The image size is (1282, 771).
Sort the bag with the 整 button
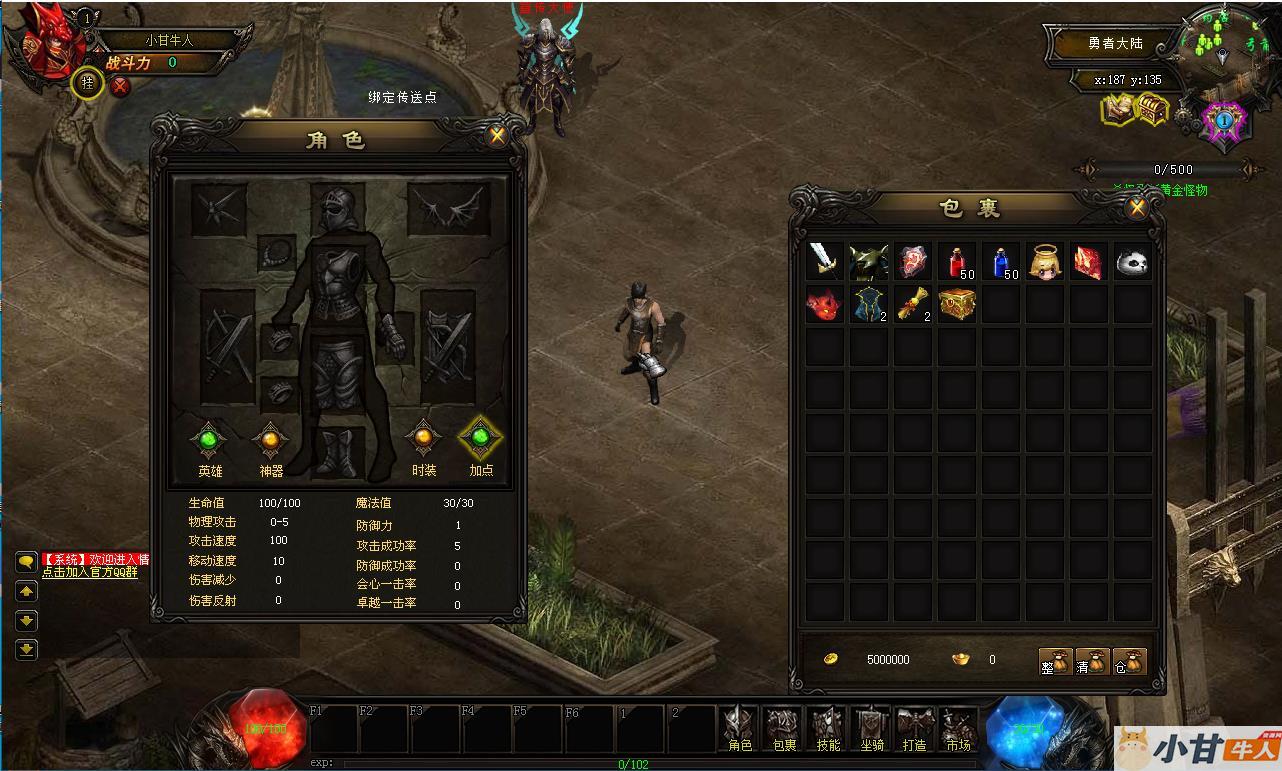[1056, 661]
